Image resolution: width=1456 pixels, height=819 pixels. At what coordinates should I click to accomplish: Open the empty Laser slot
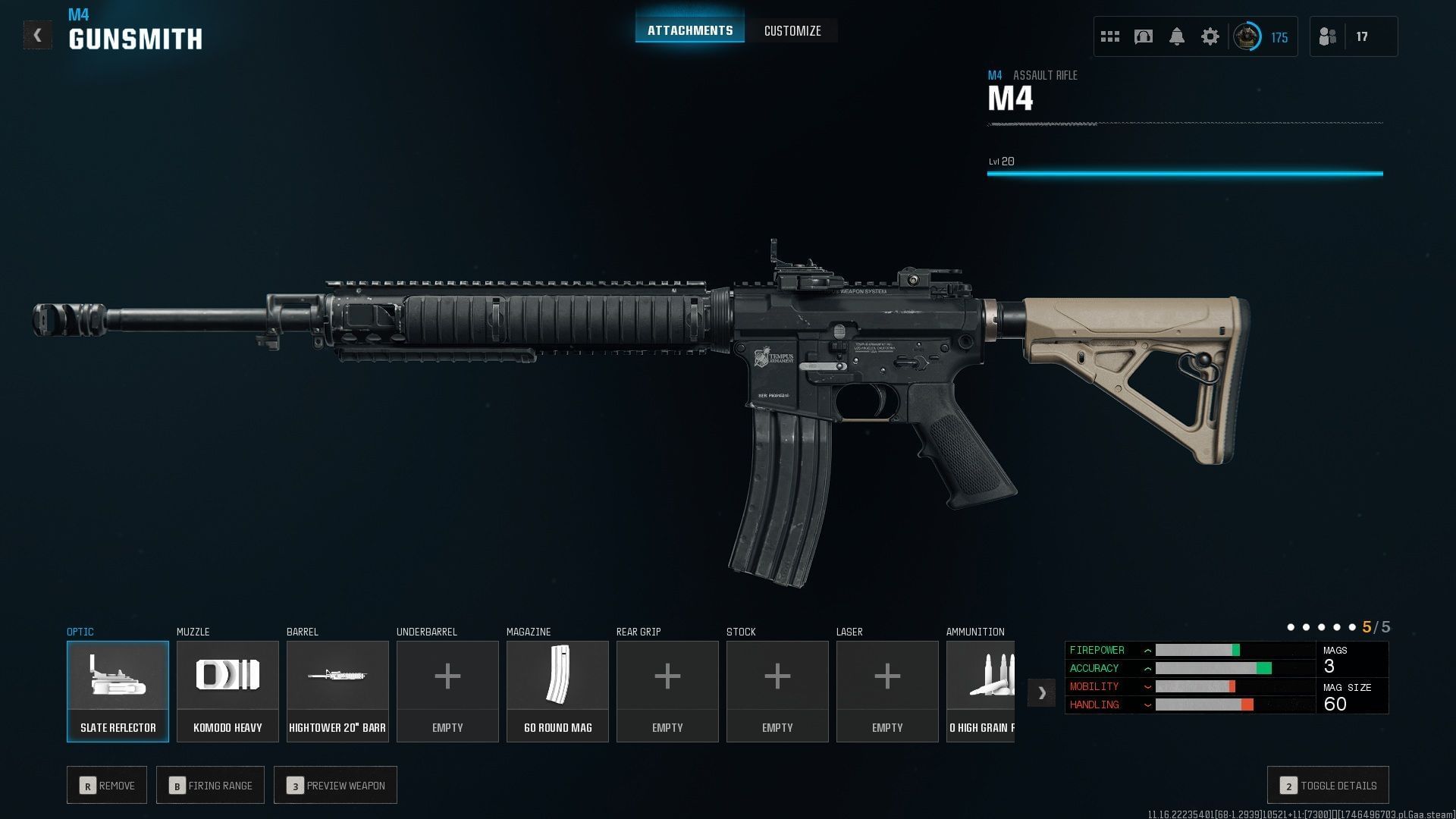pos(887,691)
